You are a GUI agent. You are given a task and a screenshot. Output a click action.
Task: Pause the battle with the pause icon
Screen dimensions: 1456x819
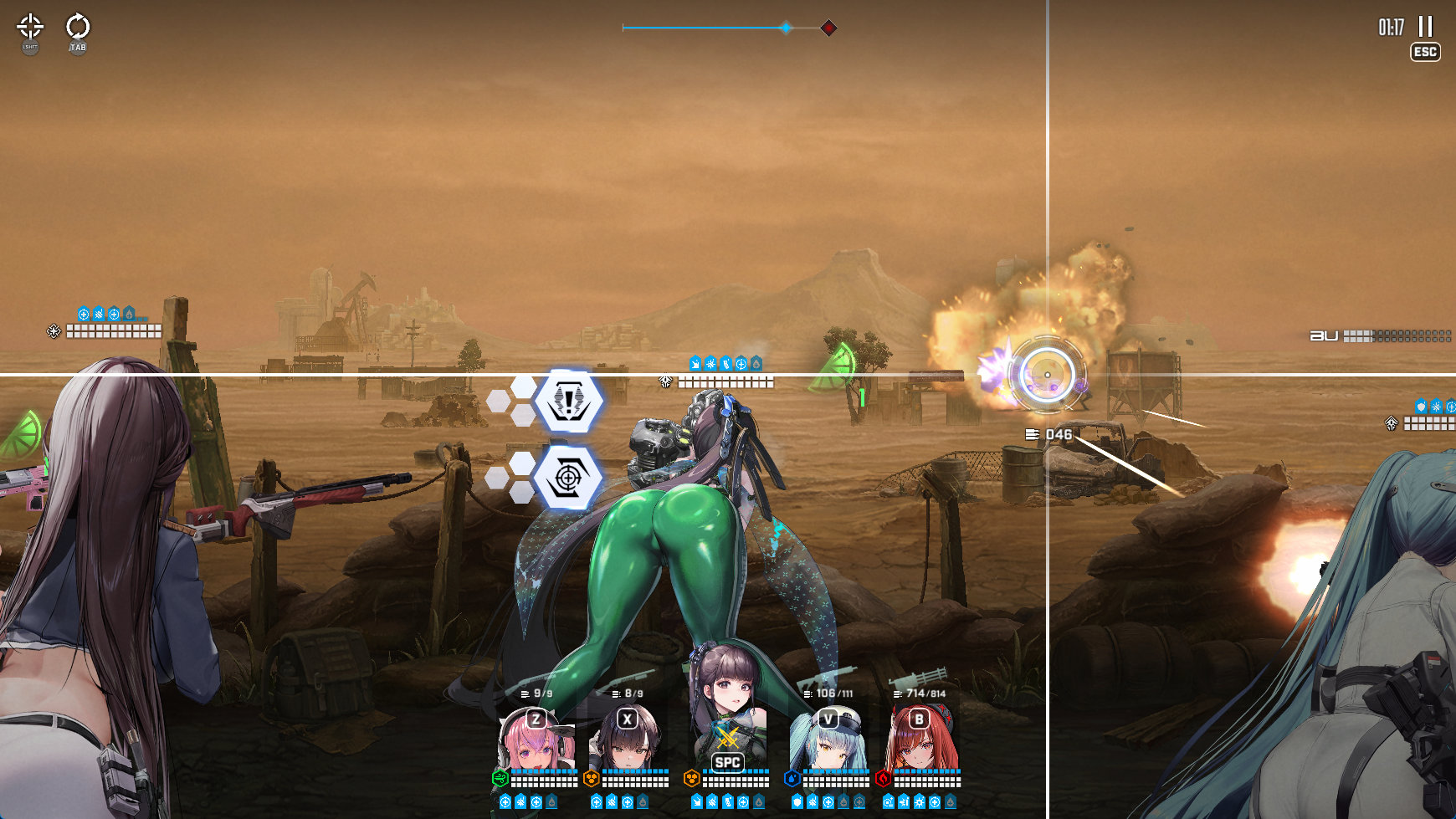tap(1425, 27)
